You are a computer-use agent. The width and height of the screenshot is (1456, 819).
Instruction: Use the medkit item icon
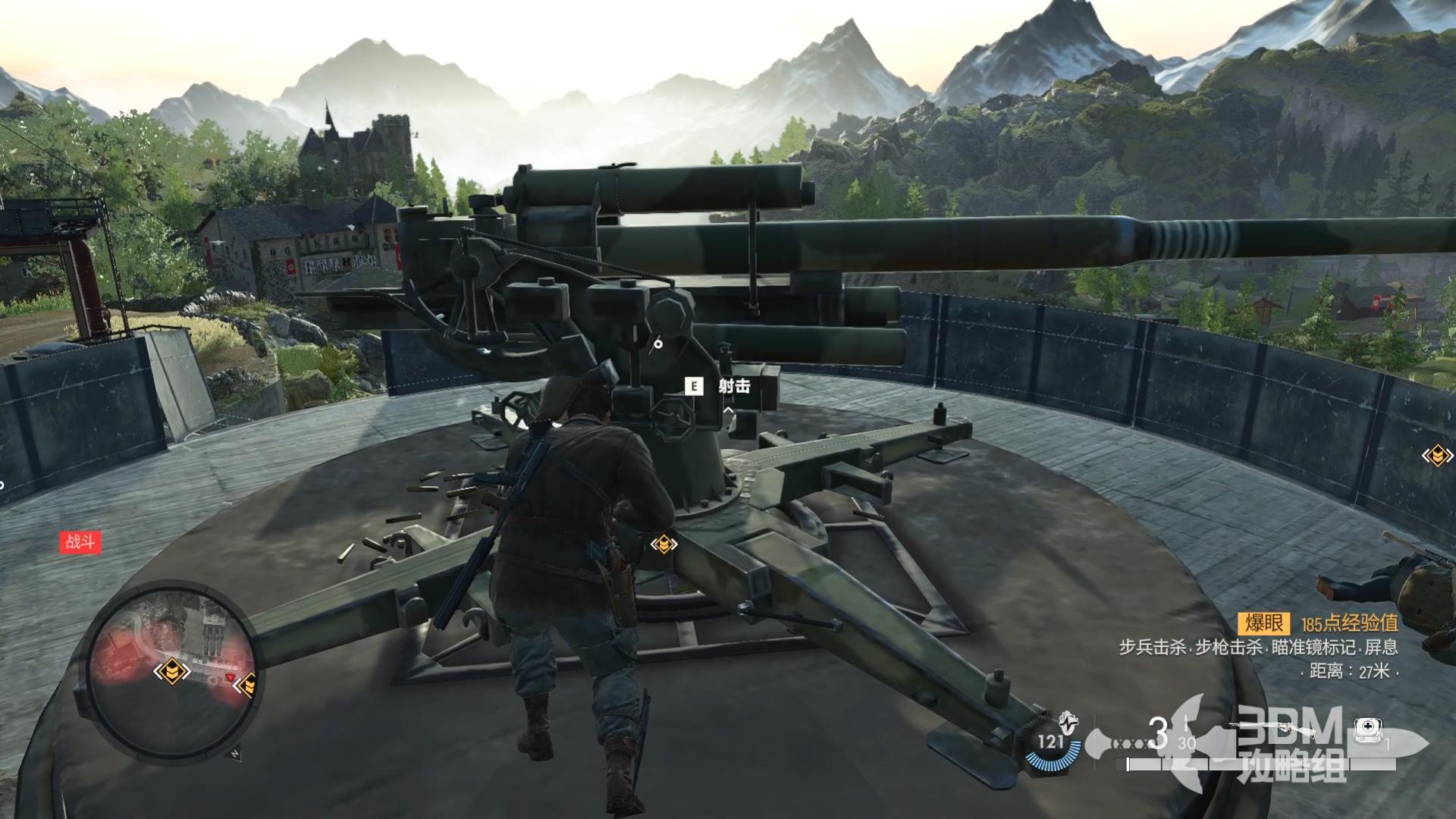click(x=1366, y=730)
